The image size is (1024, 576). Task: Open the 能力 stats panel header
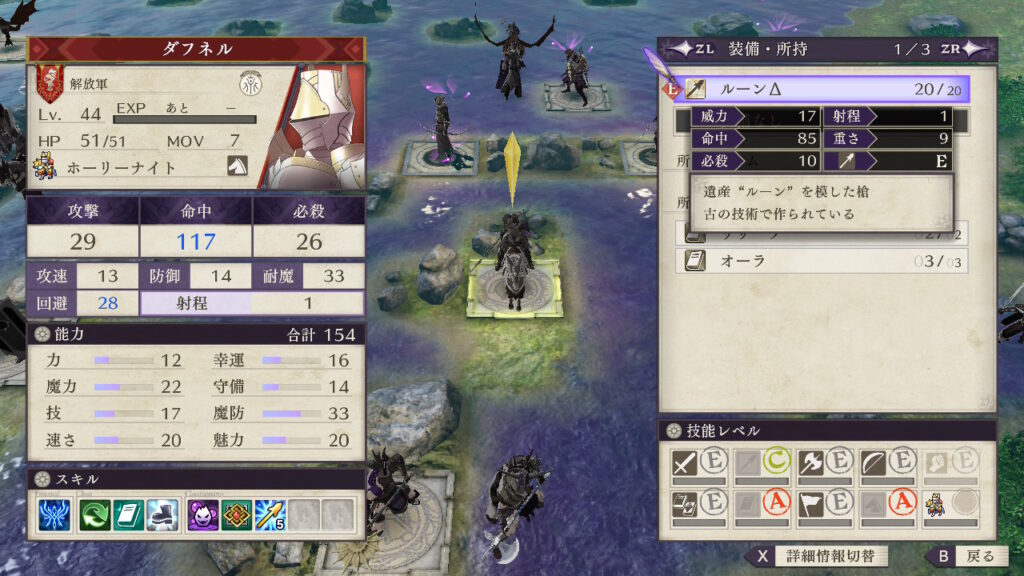196,334
